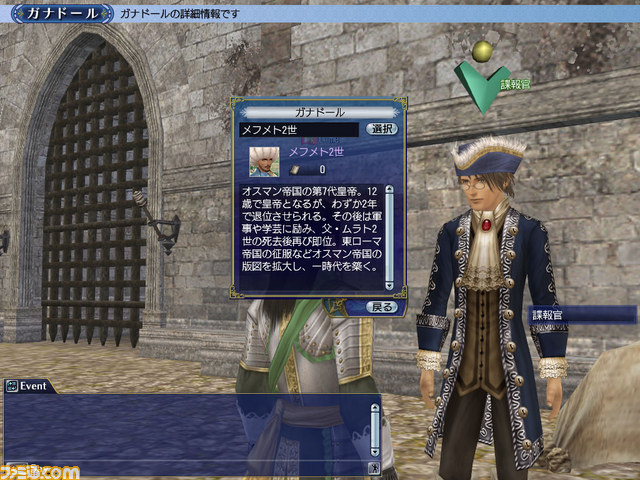Click the Event window scrollbar
640x480 pixels.
375,427
